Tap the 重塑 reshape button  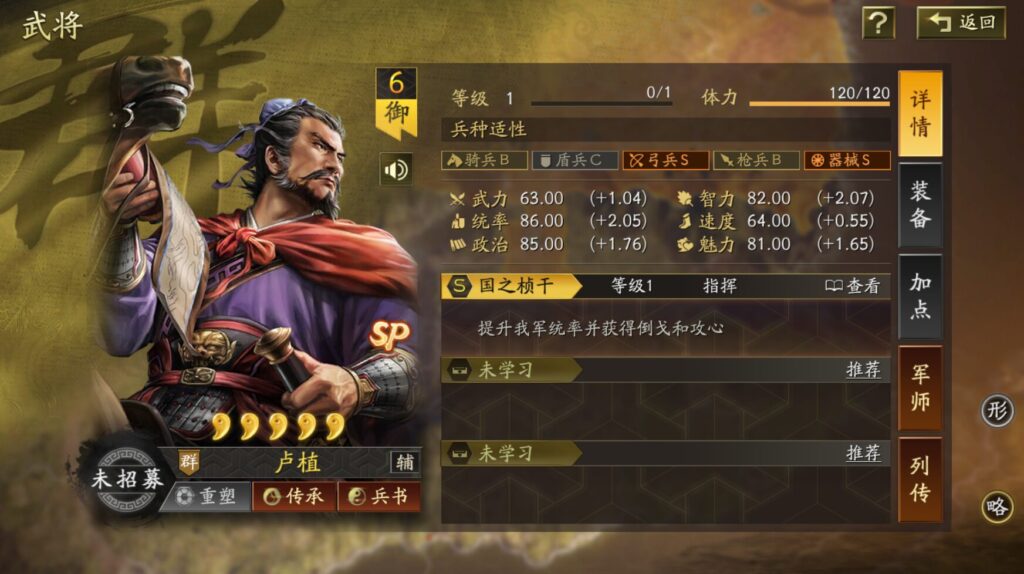click(206, 496)
